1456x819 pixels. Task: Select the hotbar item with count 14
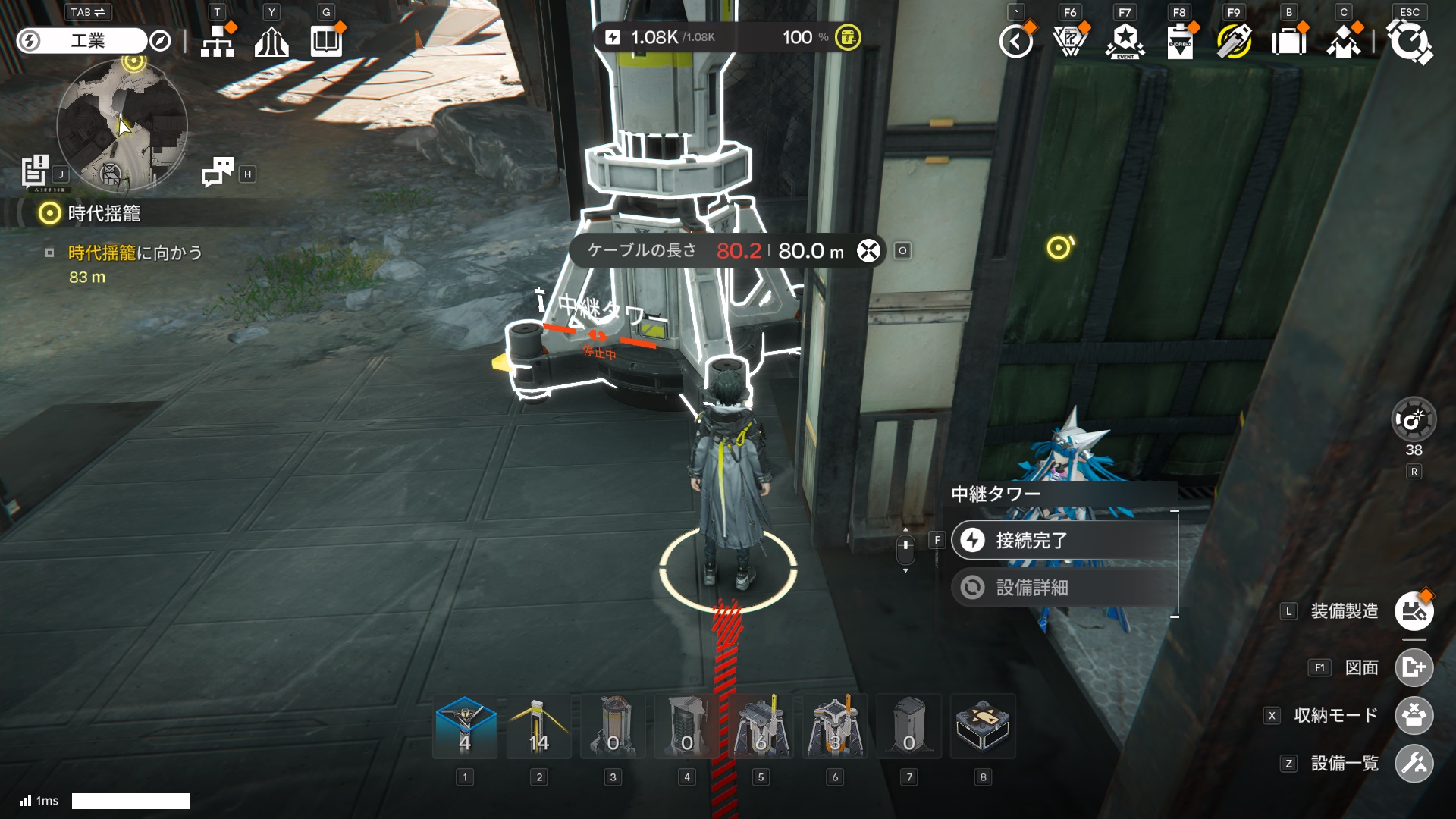point(538,726)
